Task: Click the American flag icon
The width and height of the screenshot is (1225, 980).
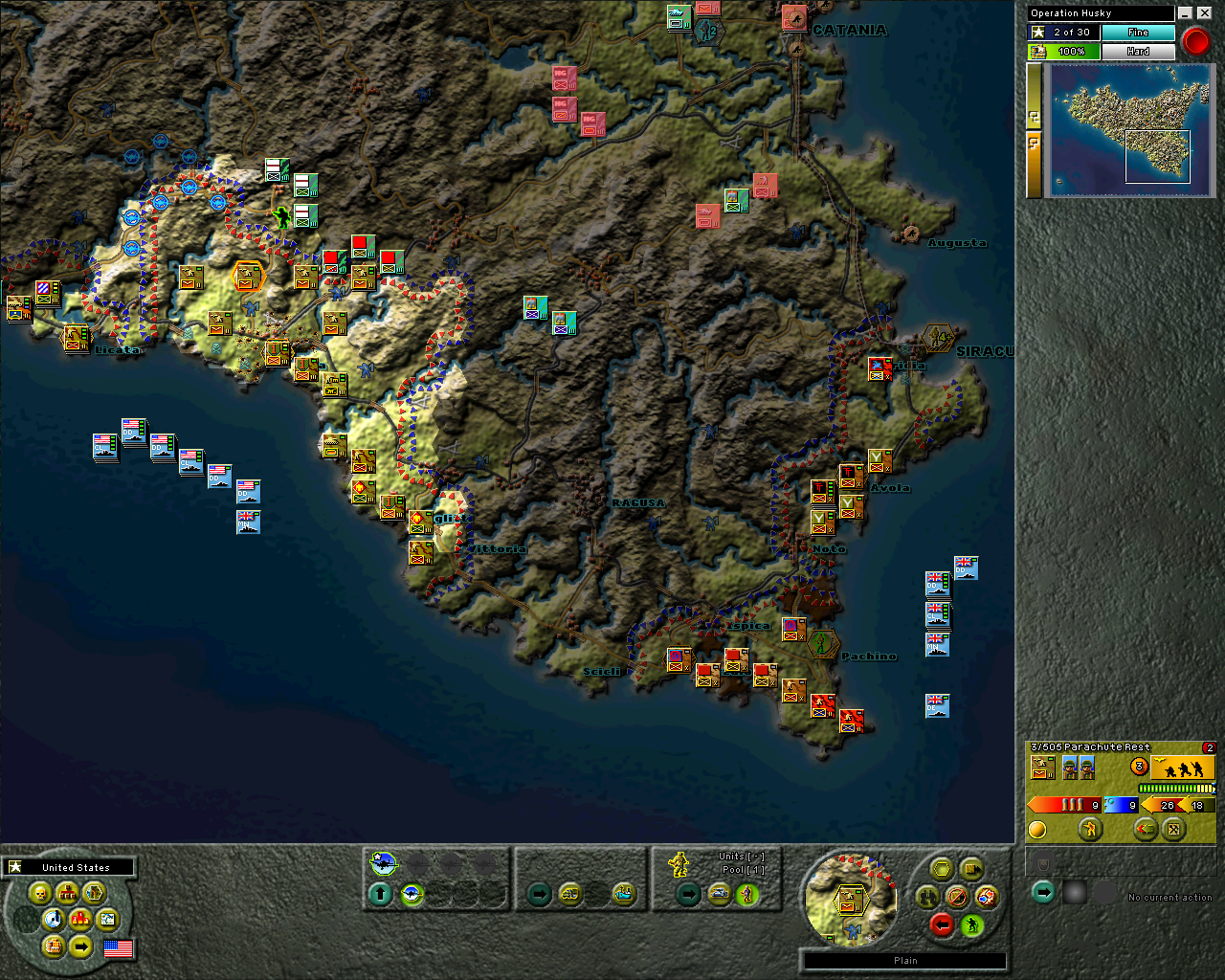Action: coord(118,948)
